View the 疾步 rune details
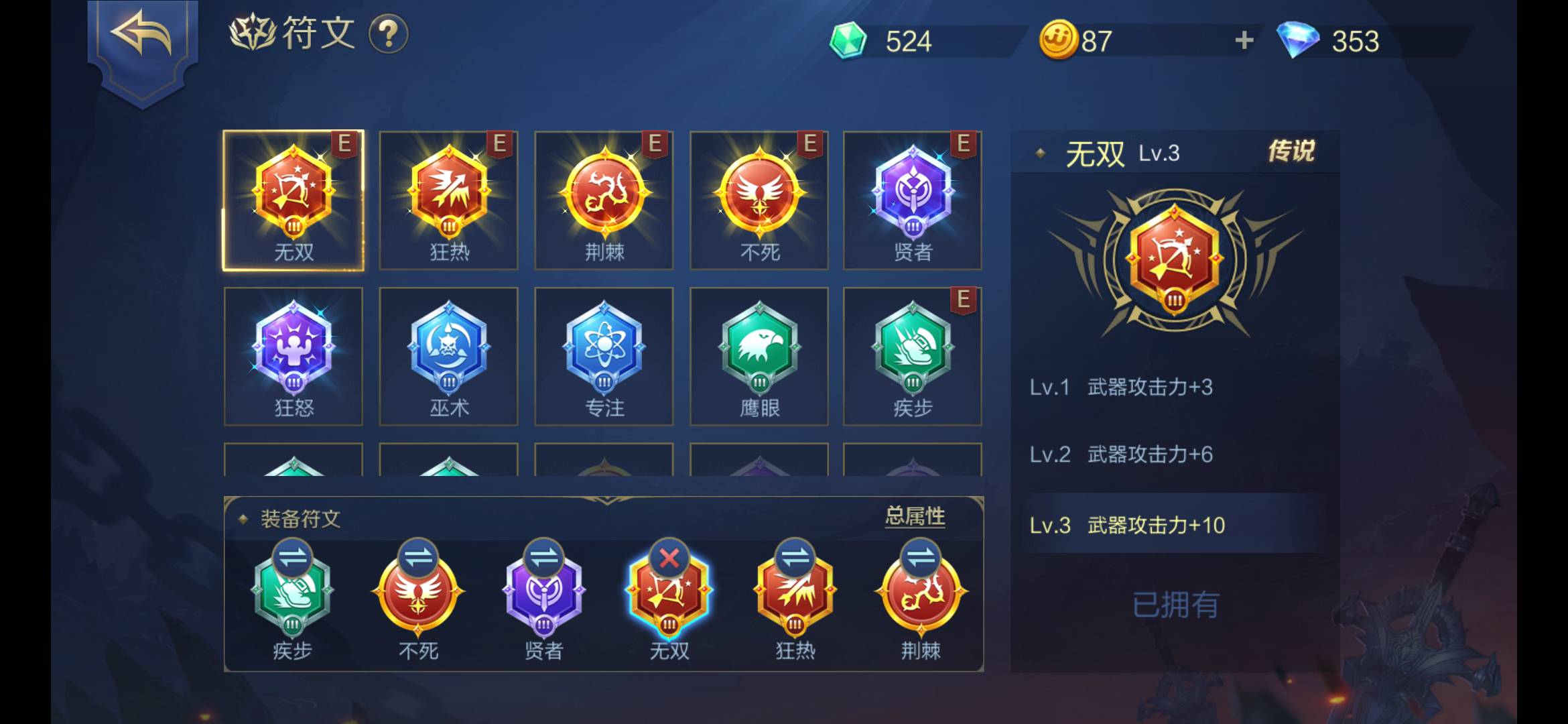Image resolution: width=1568 pixels, height=724 pixels. (x=913, y=355)
